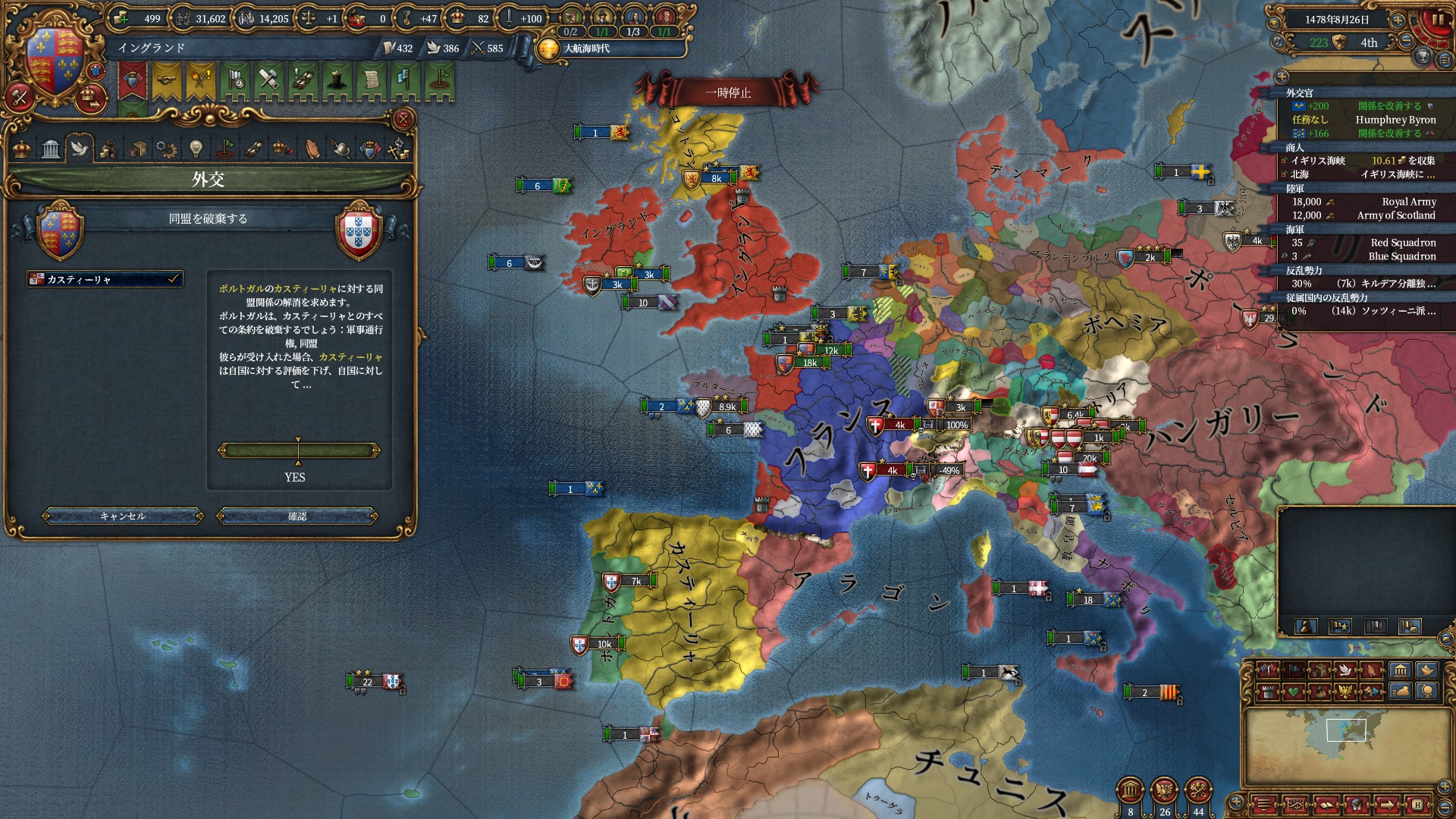Increase game speed with the plus button
Screen dimensions: 1456x819
pos(1398,20)
